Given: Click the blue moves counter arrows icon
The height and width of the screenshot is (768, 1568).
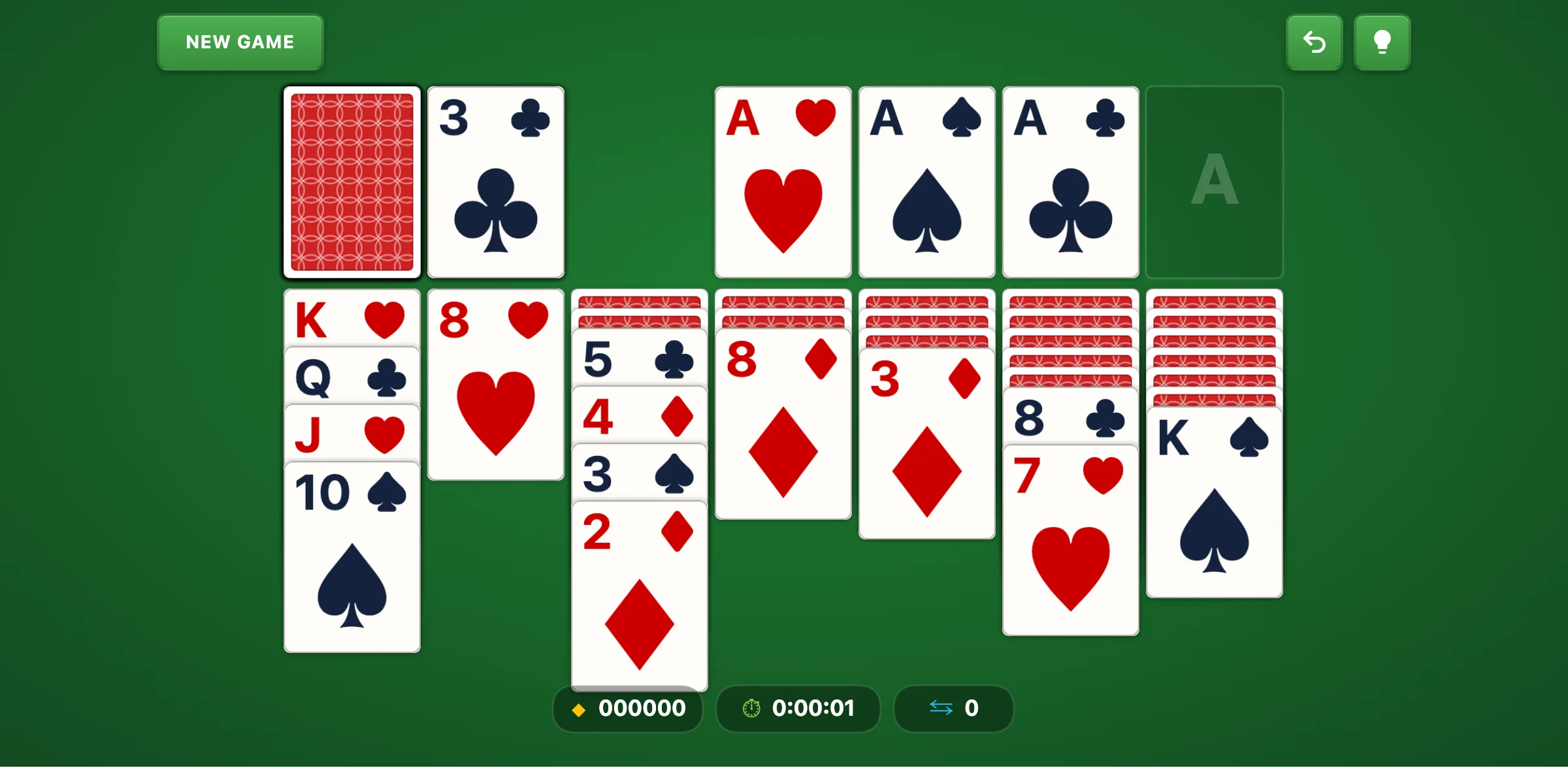Looking at the screenshot, I should tap(941, 709).
